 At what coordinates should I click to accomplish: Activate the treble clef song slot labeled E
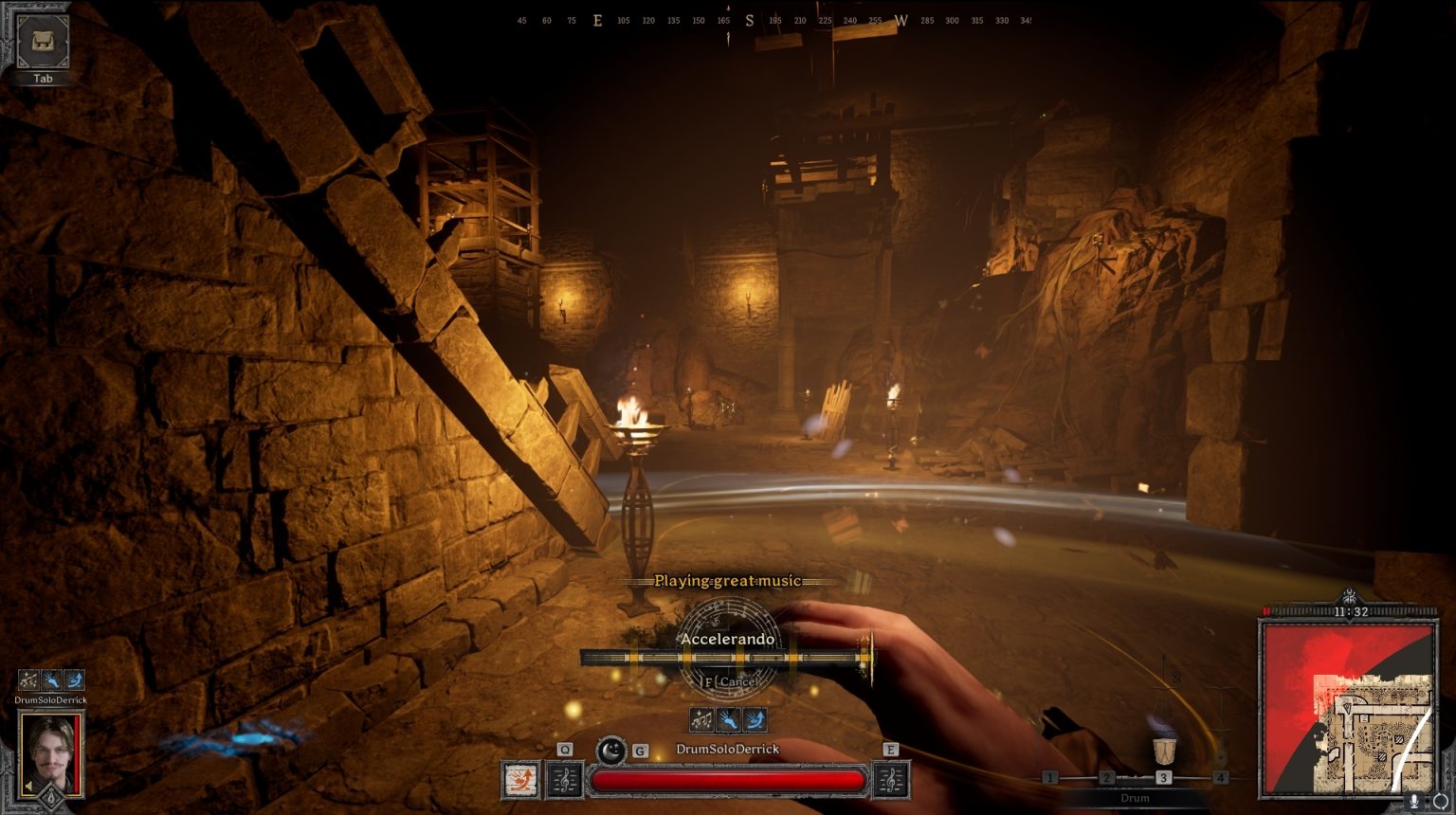[889, 780]
